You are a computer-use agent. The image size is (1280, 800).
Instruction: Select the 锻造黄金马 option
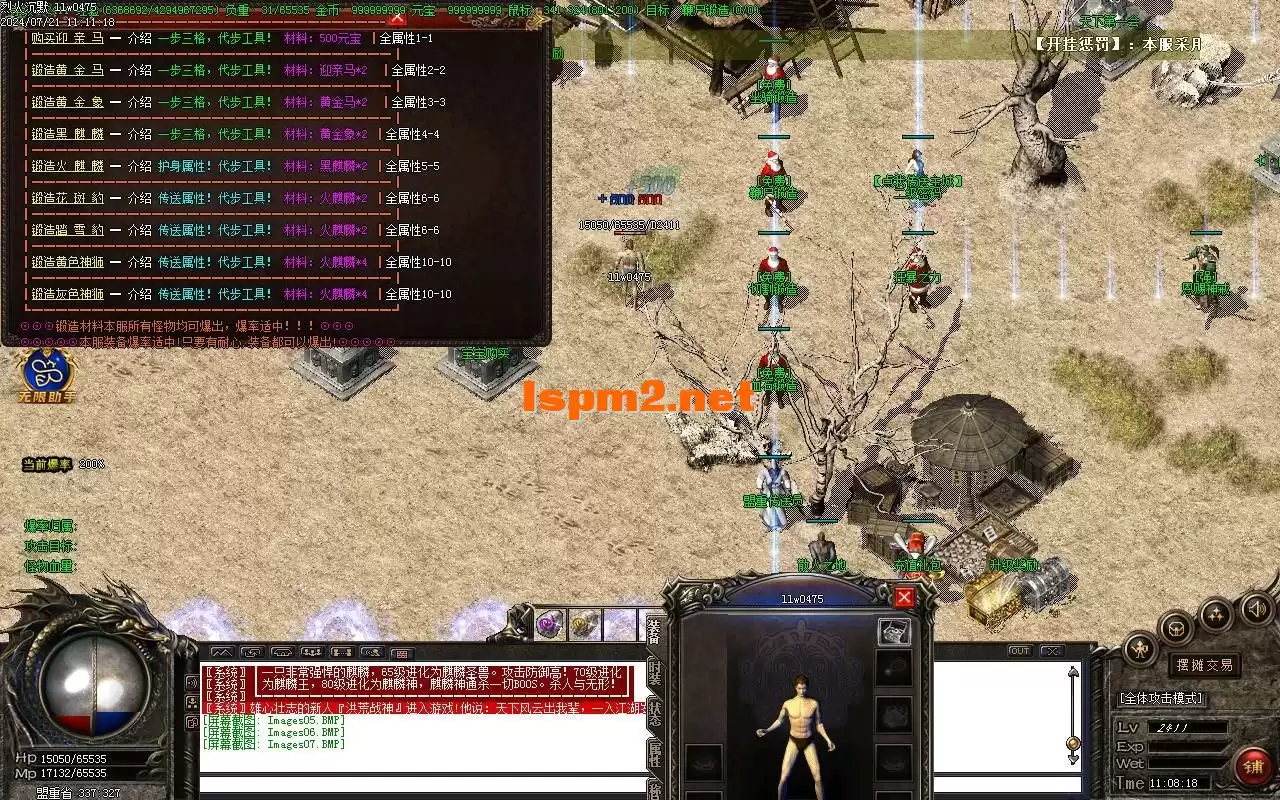[67, 70]
